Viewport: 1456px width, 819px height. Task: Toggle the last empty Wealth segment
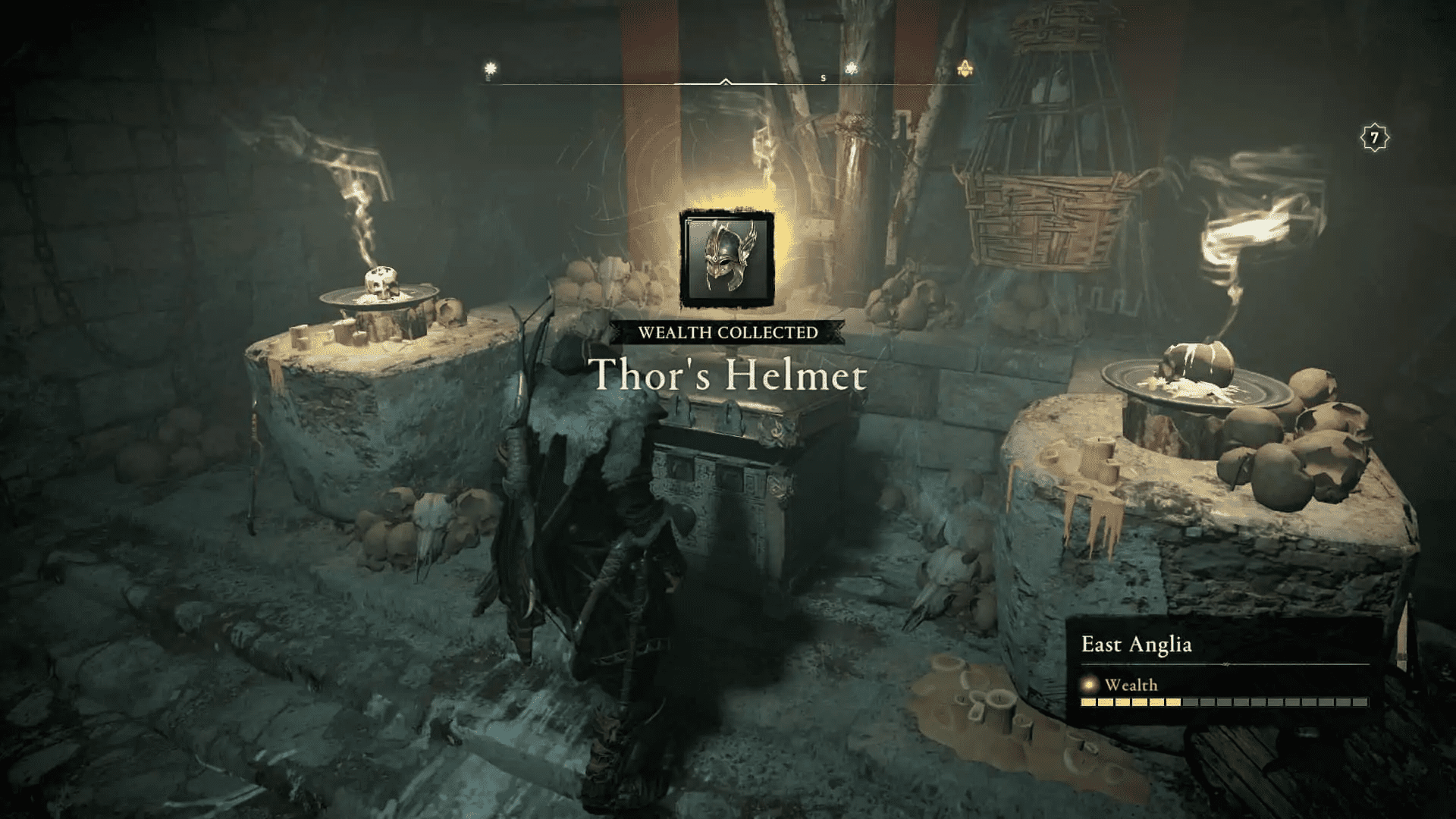[1360, 703]
